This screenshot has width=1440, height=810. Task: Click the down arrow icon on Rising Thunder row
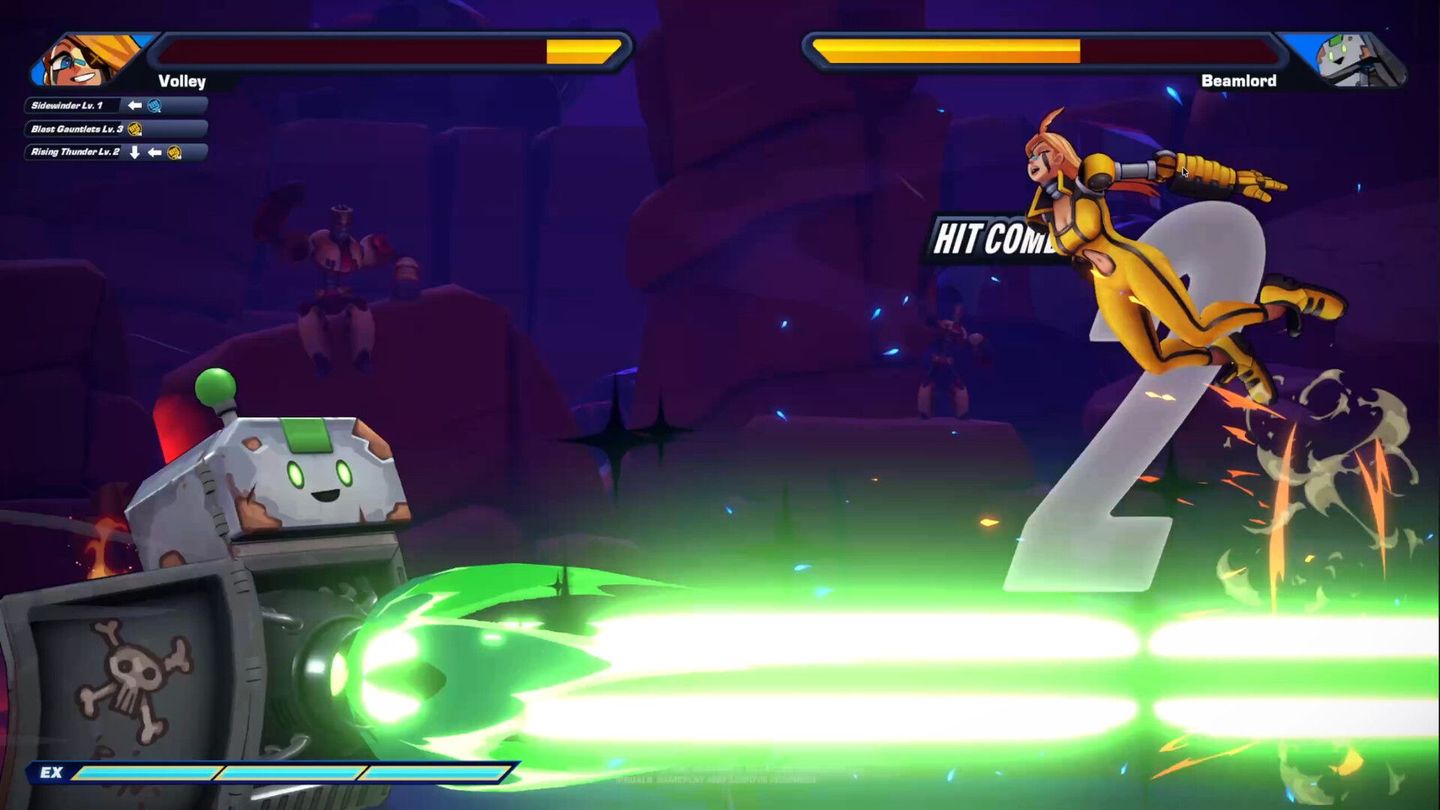(135, 152)
